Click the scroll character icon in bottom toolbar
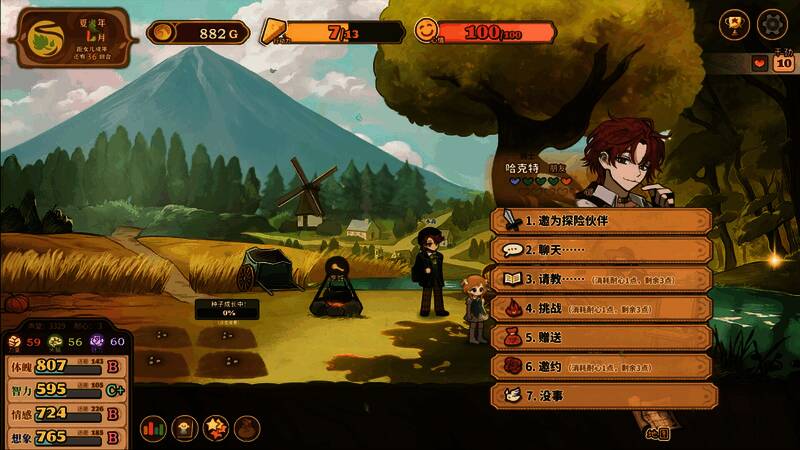 coord(184,428)
